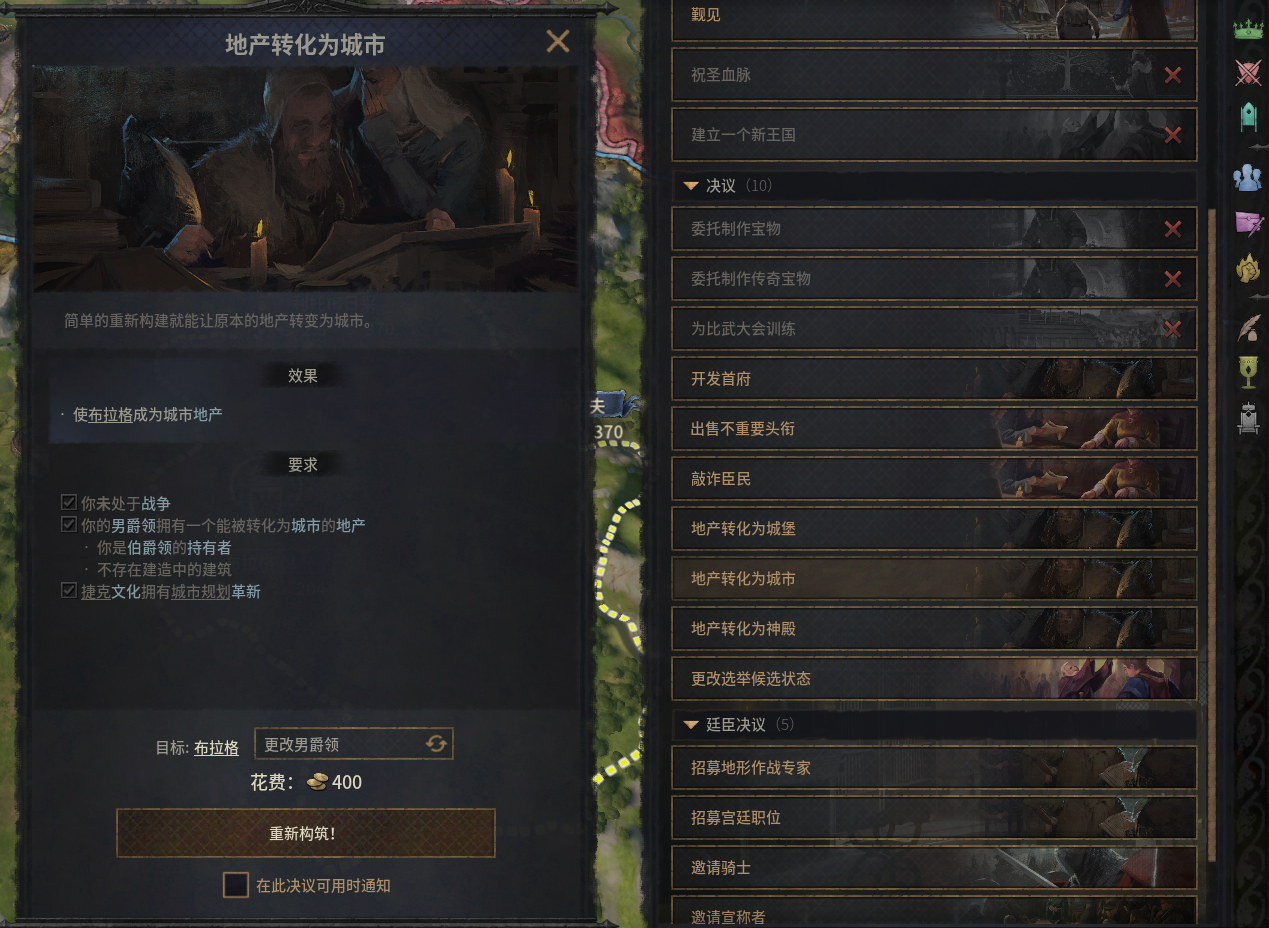Open the 招募宫廷职位 decision
The image size is (1269, 928).
(x=933, y=818)
